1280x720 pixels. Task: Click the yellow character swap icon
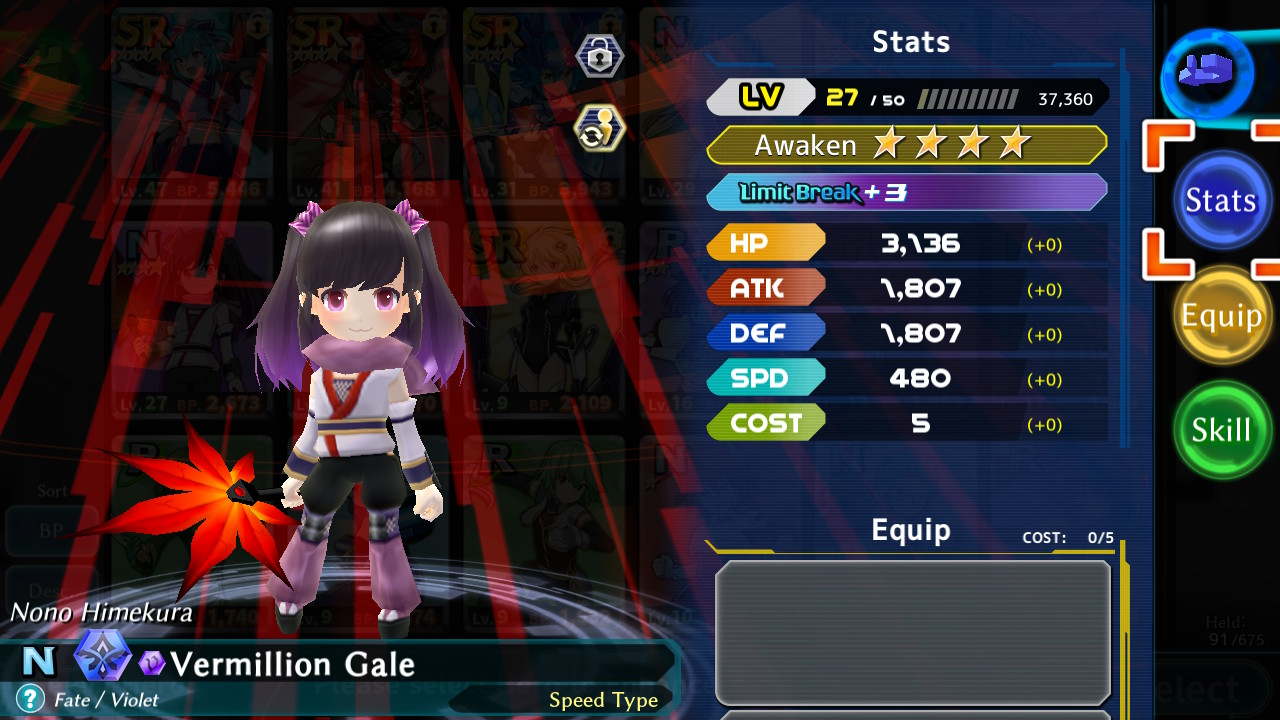pos(600,129)
